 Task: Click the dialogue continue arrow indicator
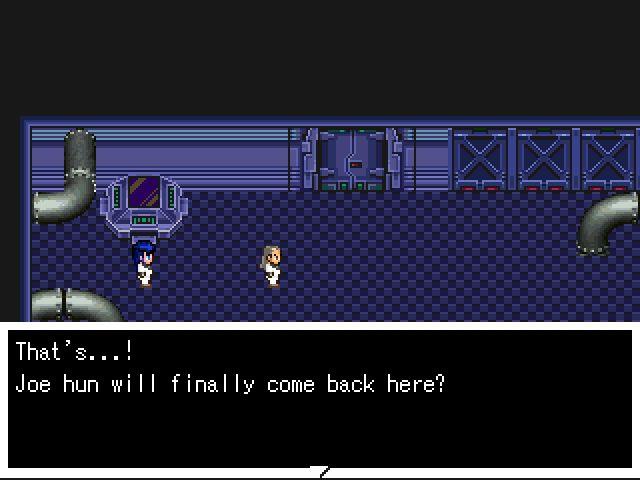pos(320,470)
